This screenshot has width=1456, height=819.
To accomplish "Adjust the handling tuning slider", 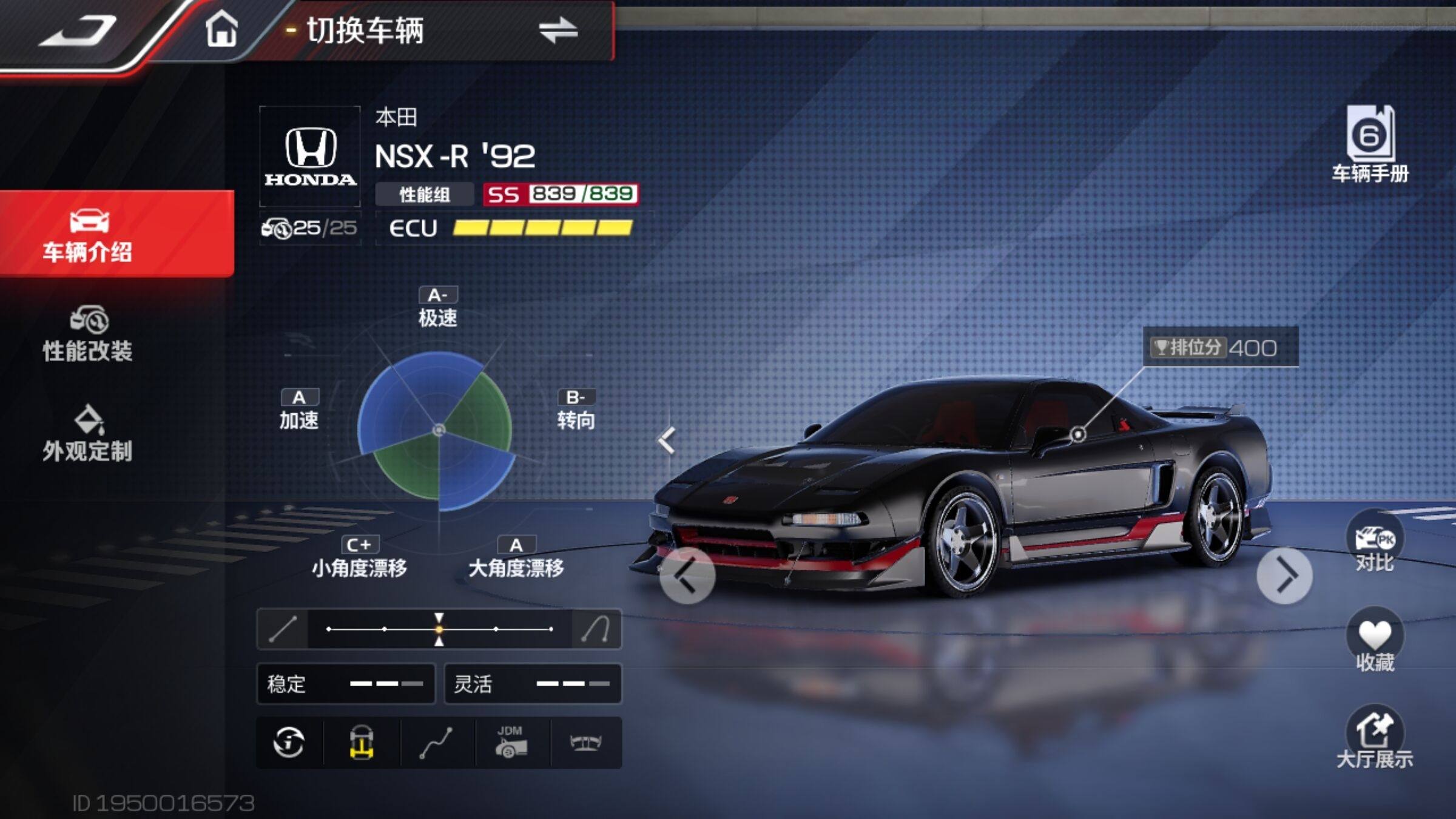I will coord(439,629).
